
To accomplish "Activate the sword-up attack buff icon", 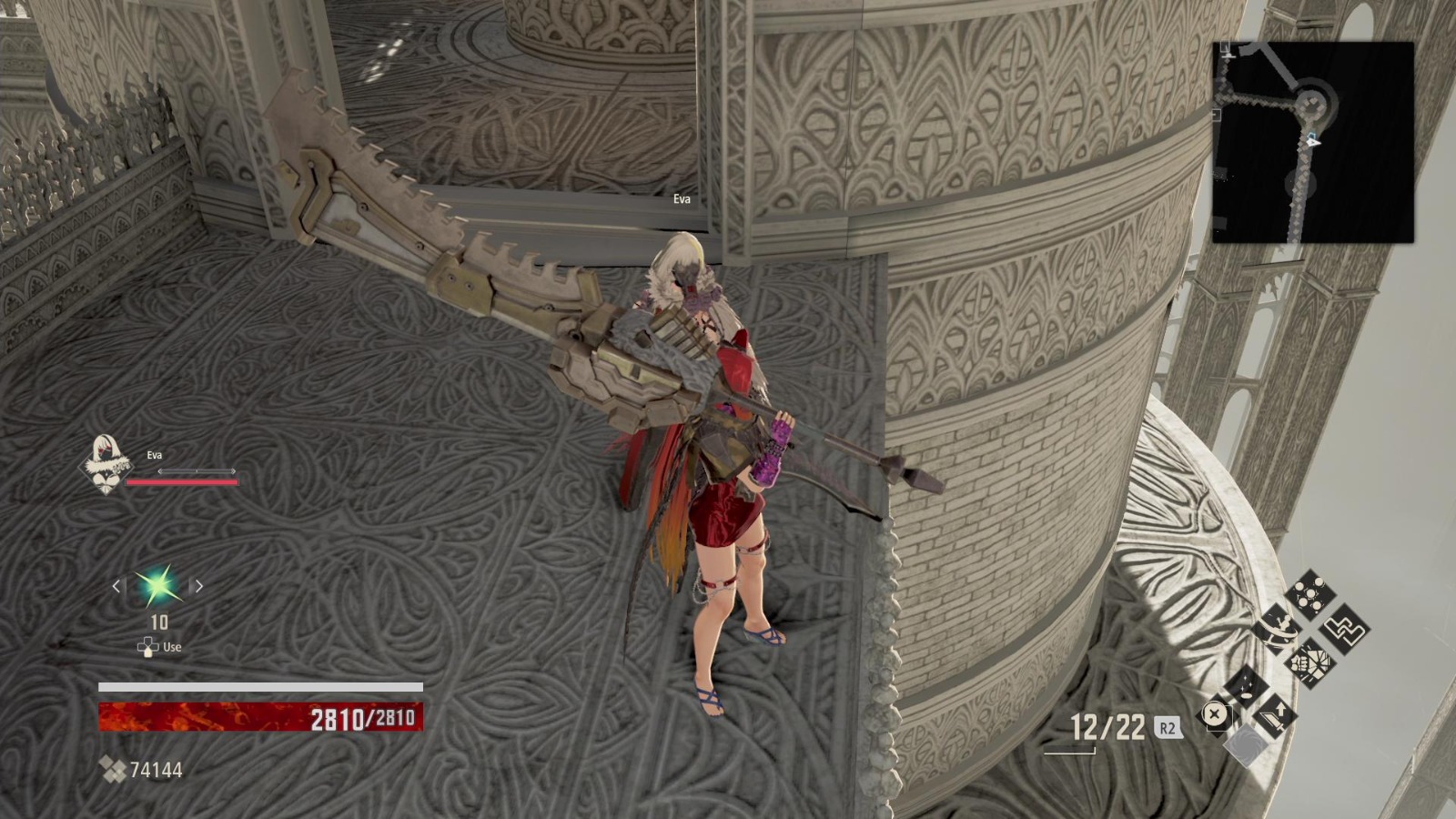I will click(1275, 717).
